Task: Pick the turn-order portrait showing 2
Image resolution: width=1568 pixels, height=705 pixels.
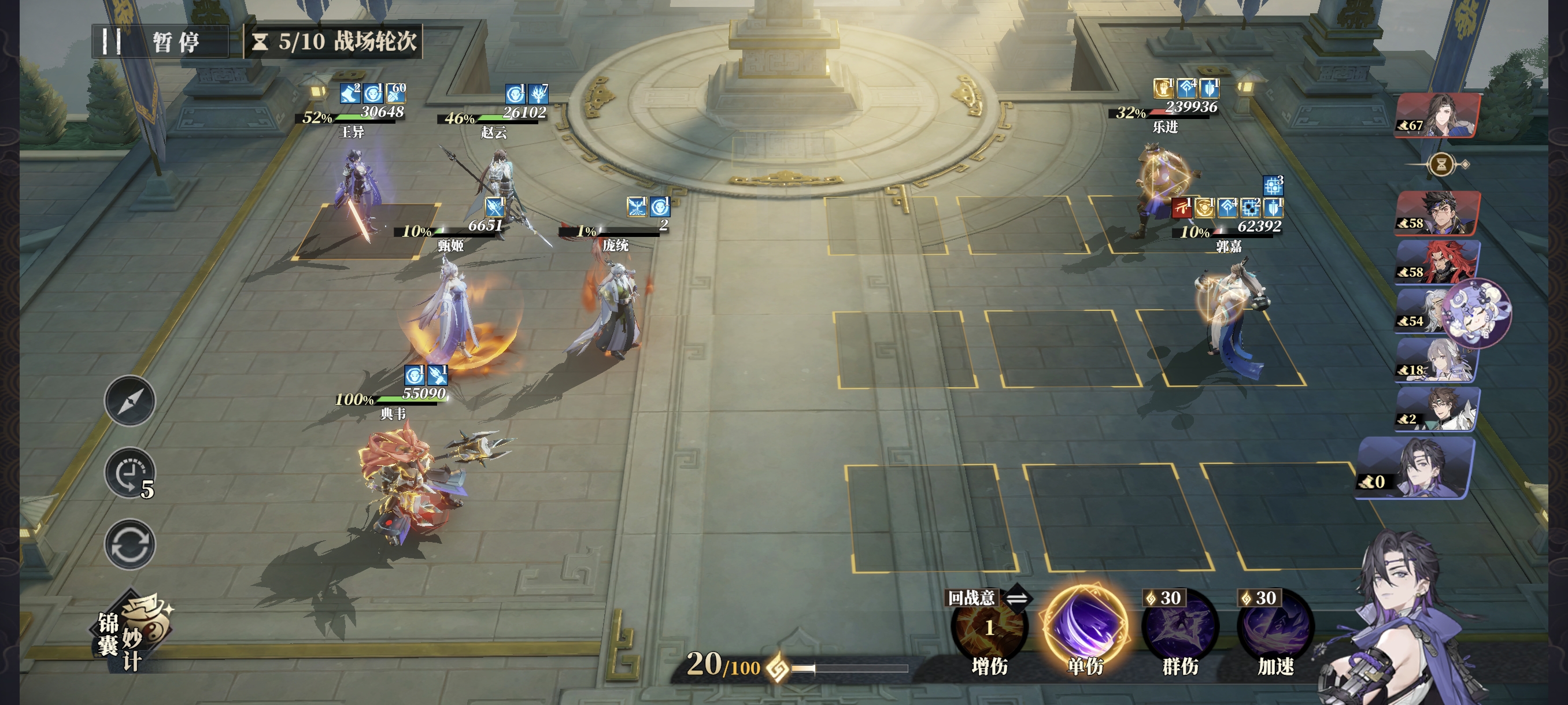Action: pos(1438,410)
